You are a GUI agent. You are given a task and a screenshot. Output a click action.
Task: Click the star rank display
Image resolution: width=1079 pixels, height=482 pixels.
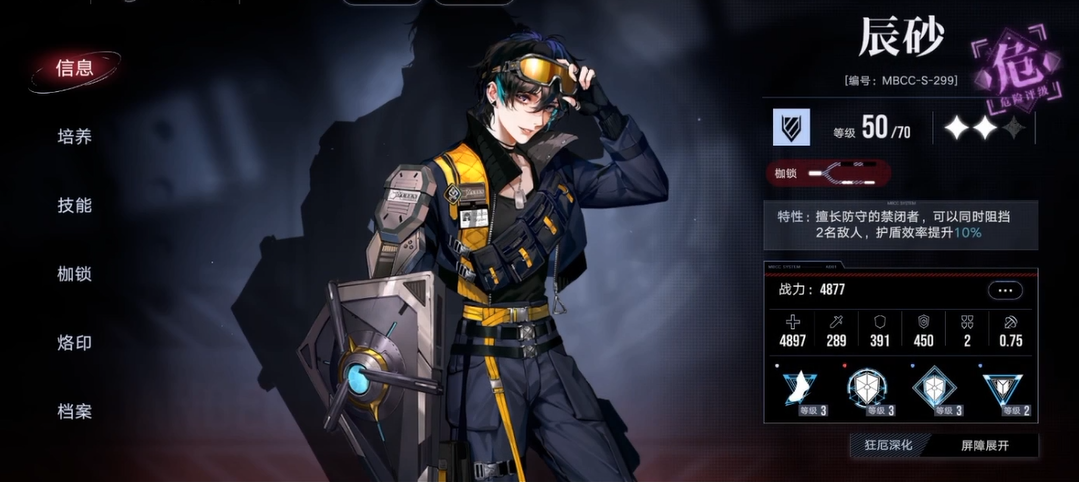point(984,128)
